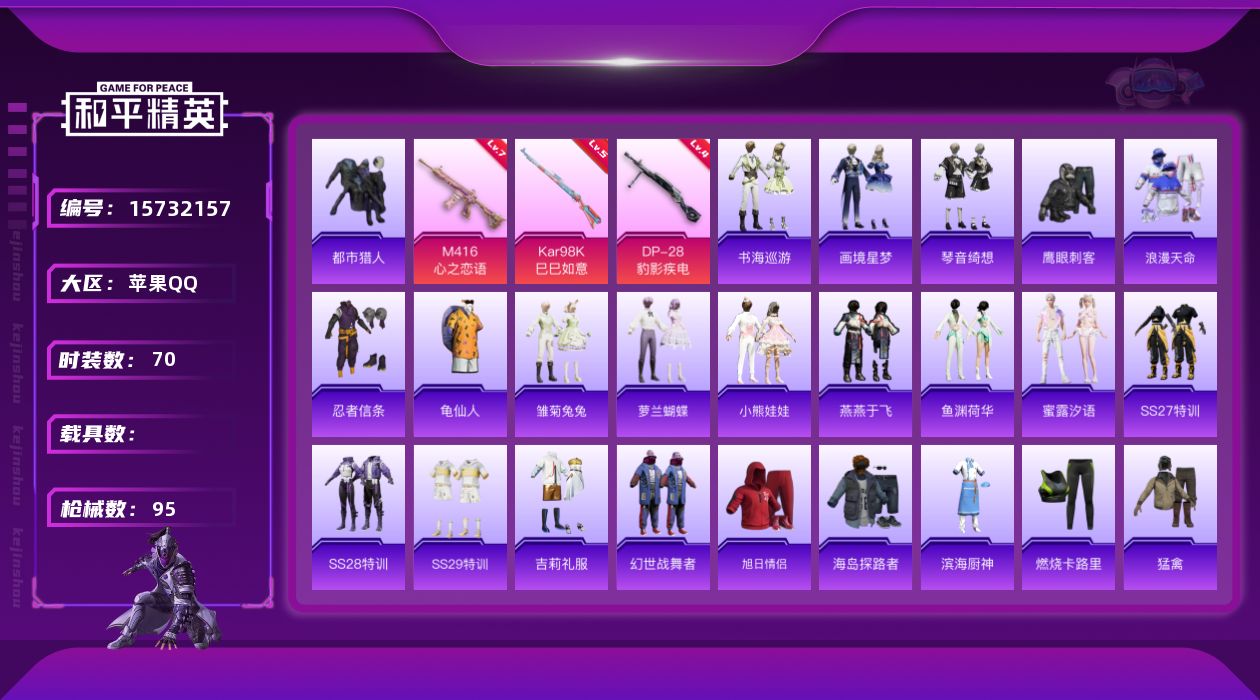The height and width of the screenshot is (700, 1260).
Task: Select the 龟仙人 orange shirt outfit
Action: coord(460,363)
